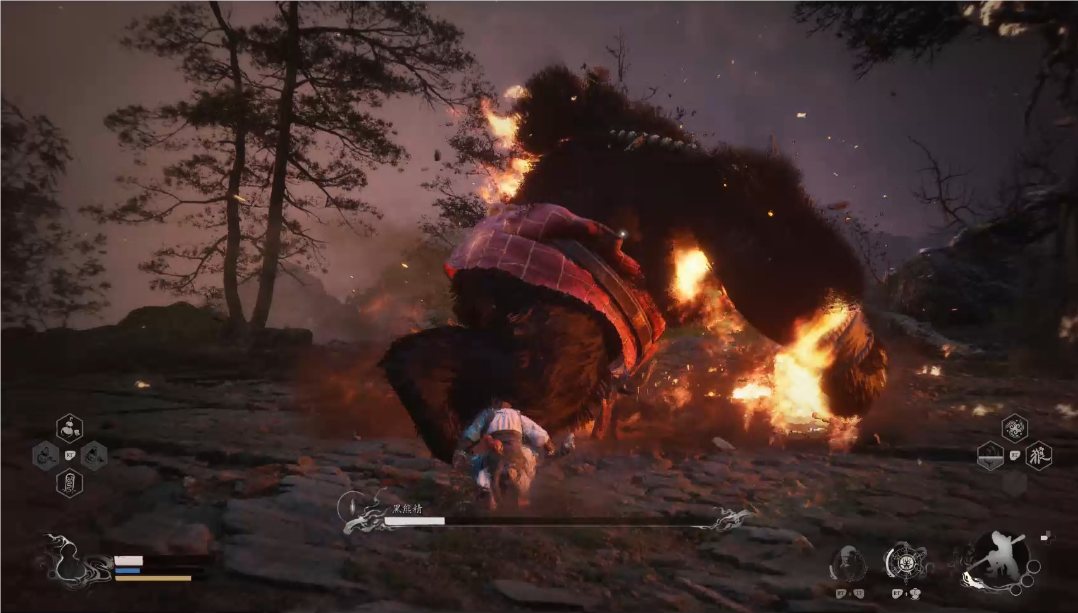
Task: Summon the spirit skill portrait icon
Action: [x=849, y=564]
